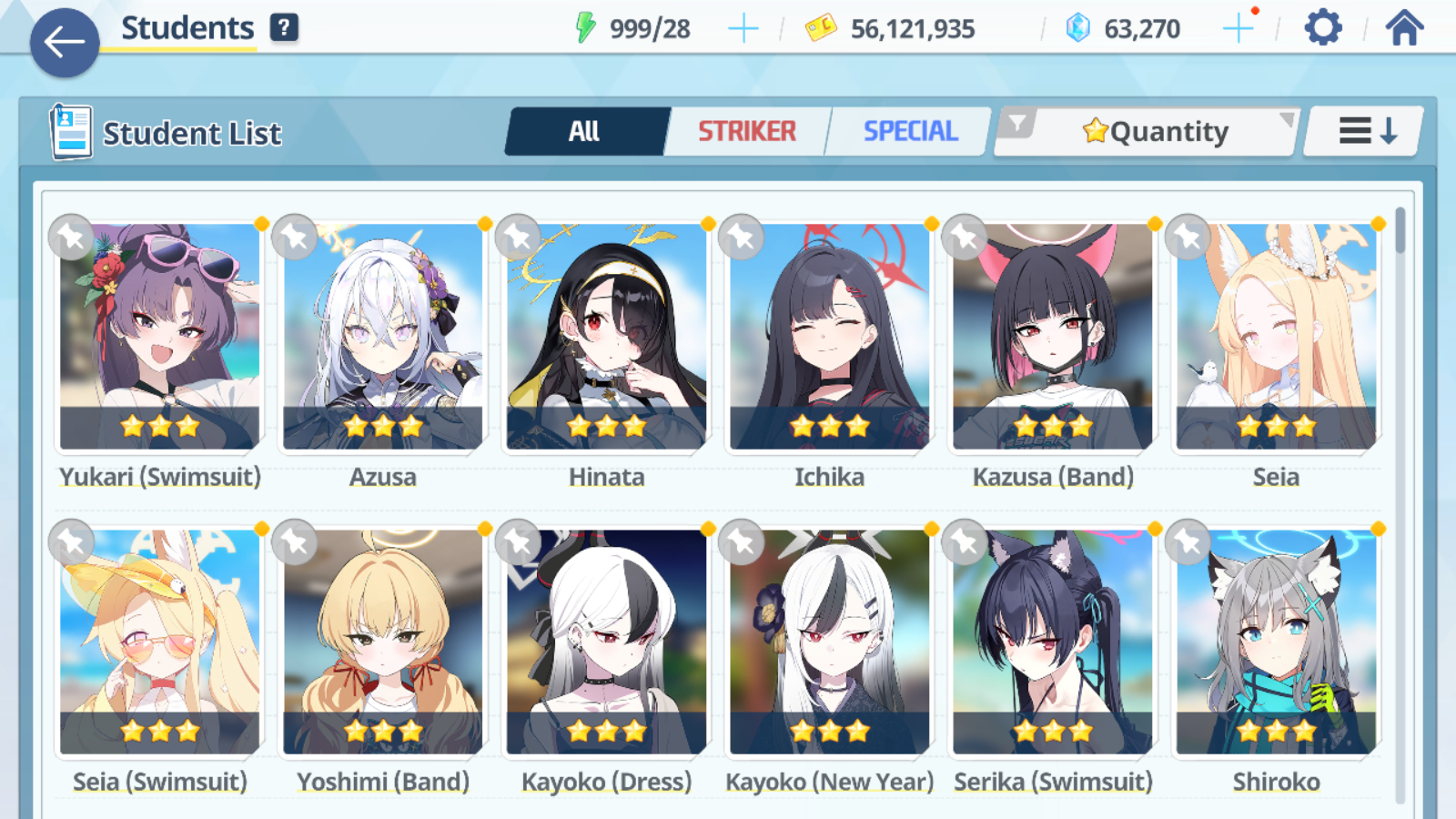Viewport: 1456px width, 819px height.
Task: Toggle the pin on Kazusa (Band)'s card
Action: coord(965,237)
